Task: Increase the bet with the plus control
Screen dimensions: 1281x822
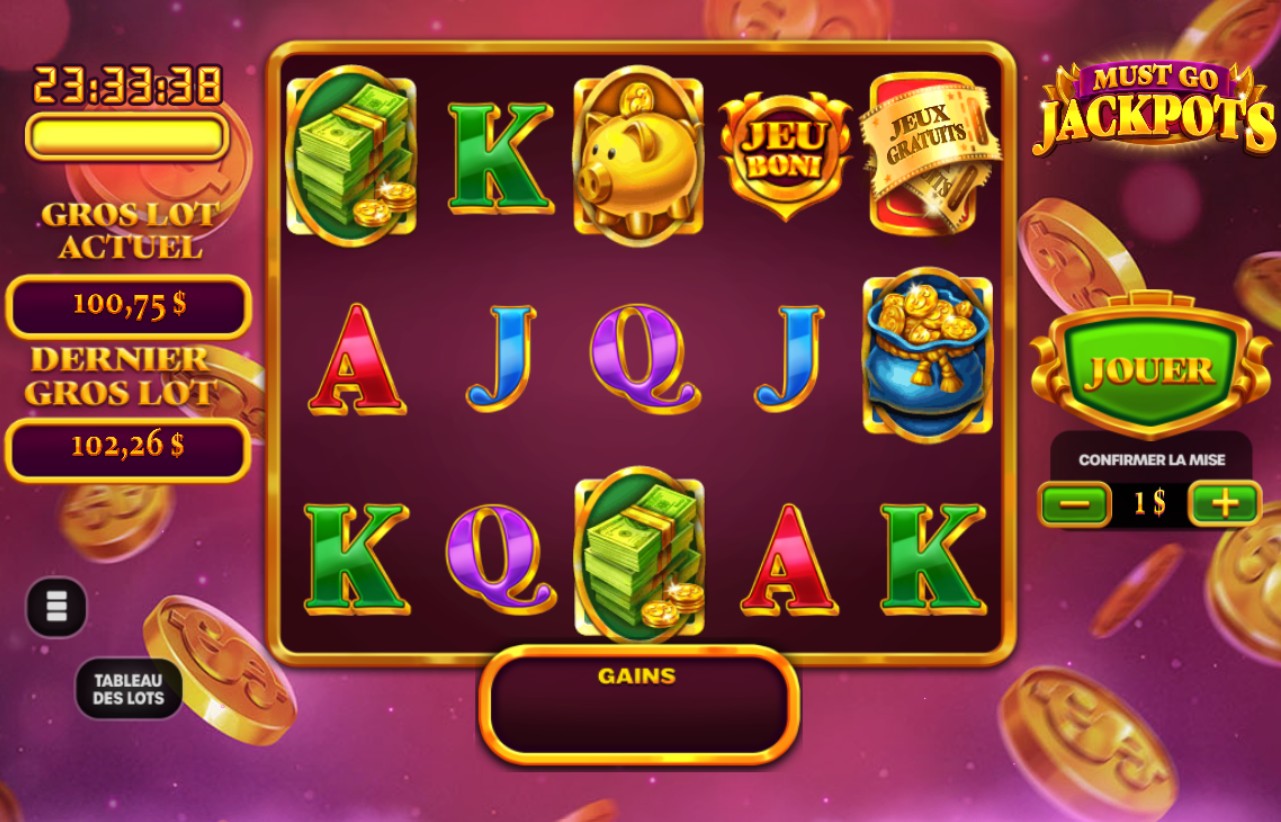Action: tap(1225, 504)
